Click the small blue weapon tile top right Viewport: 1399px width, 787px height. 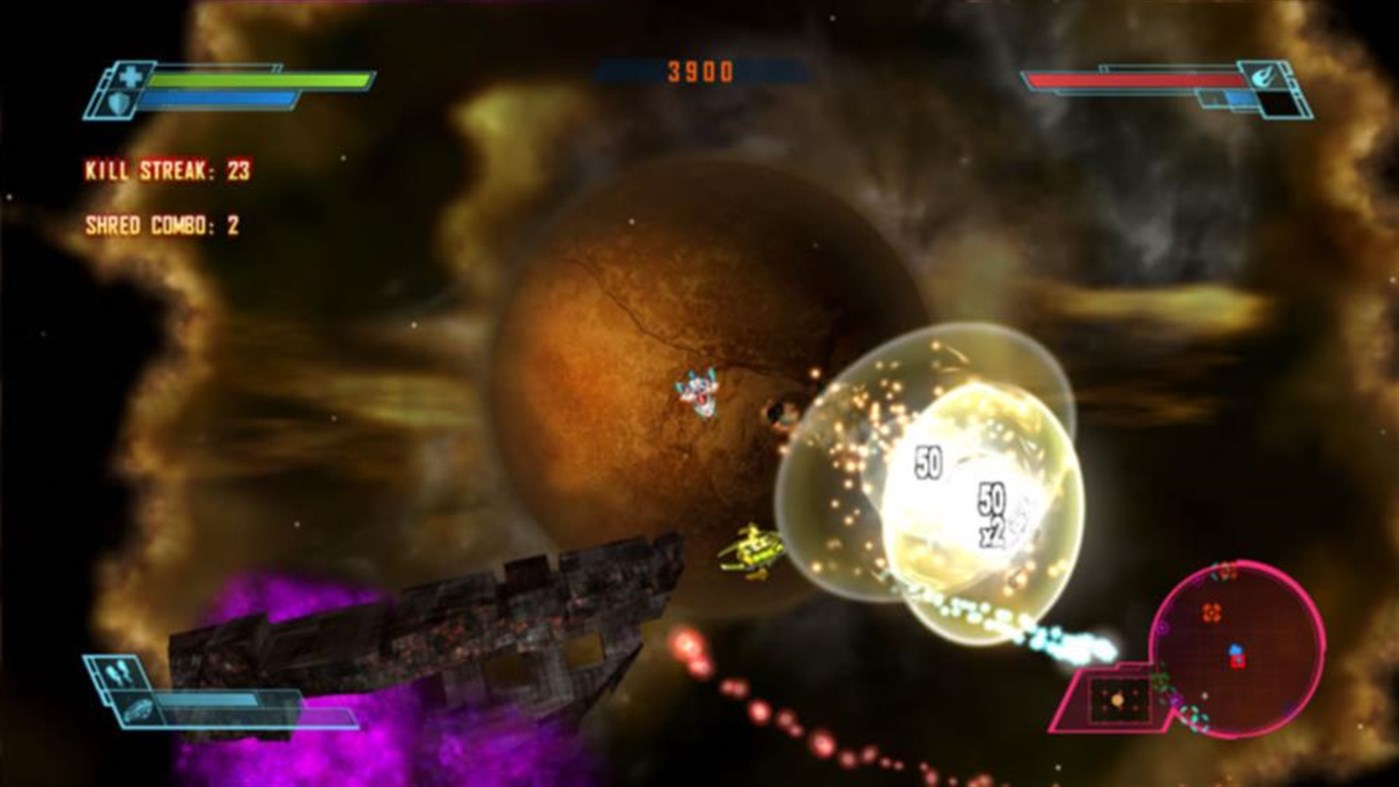1240,97
